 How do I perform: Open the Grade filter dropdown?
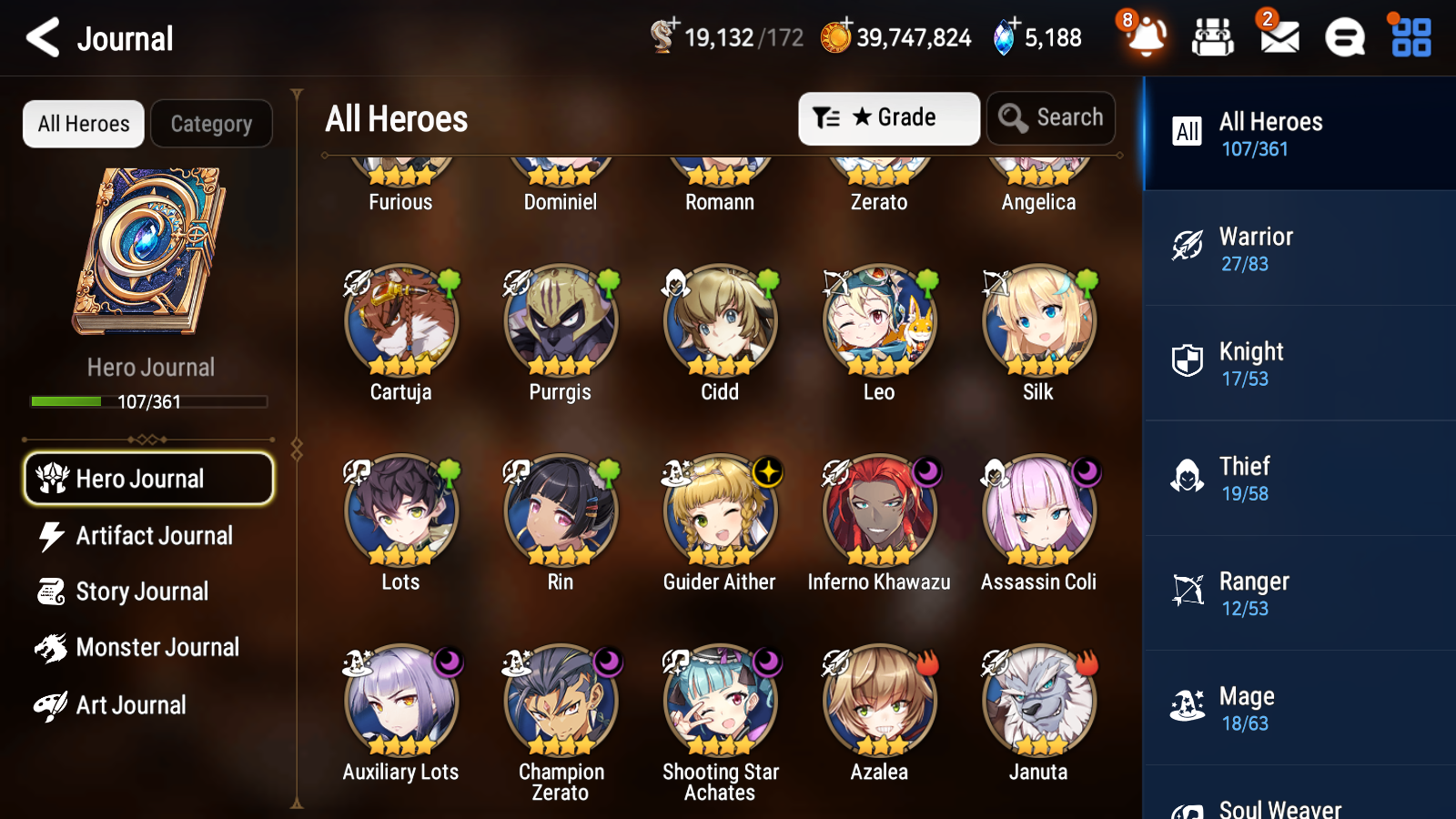888,117
